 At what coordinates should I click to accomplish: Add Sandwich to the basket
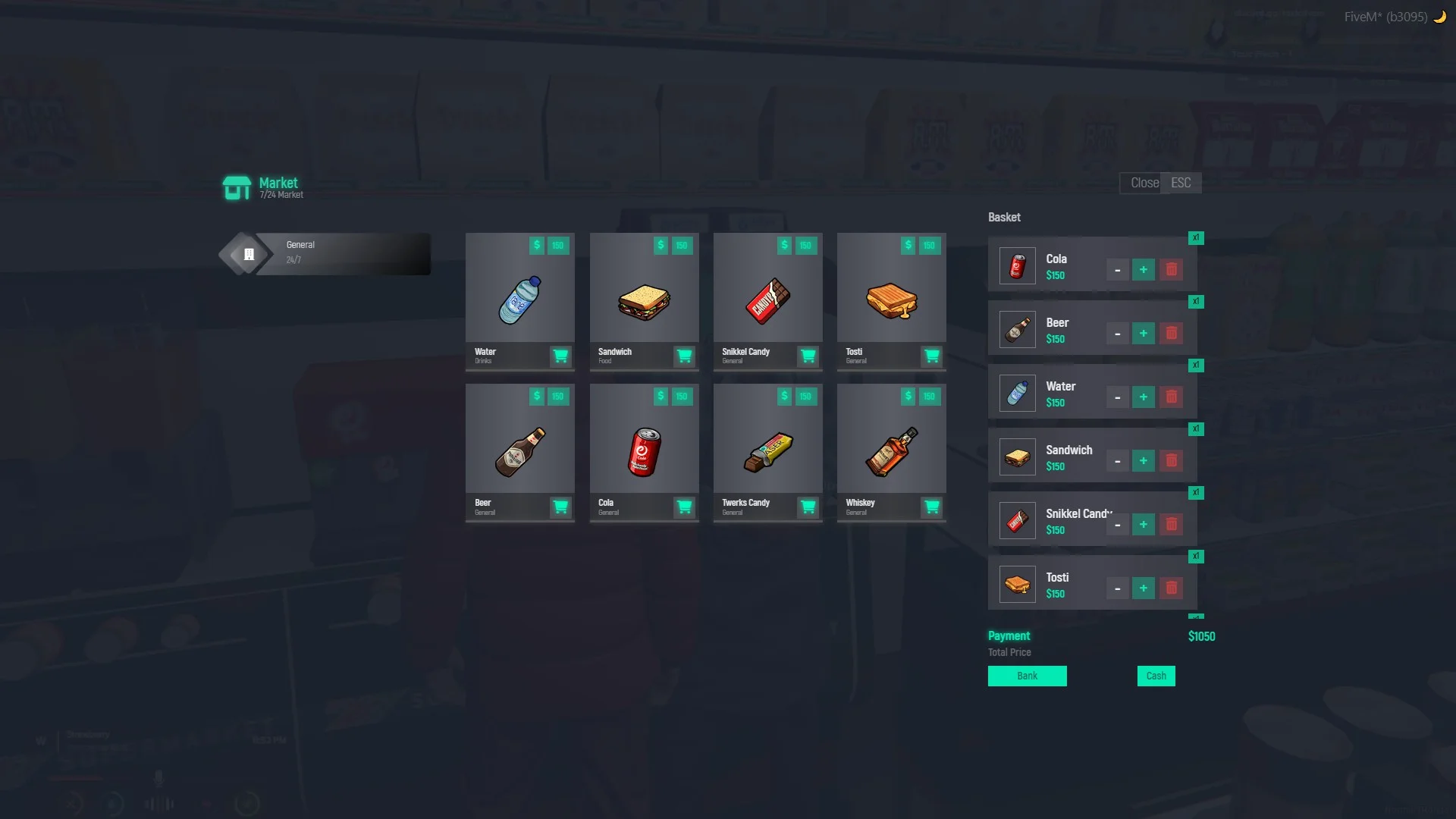(684, 356)
